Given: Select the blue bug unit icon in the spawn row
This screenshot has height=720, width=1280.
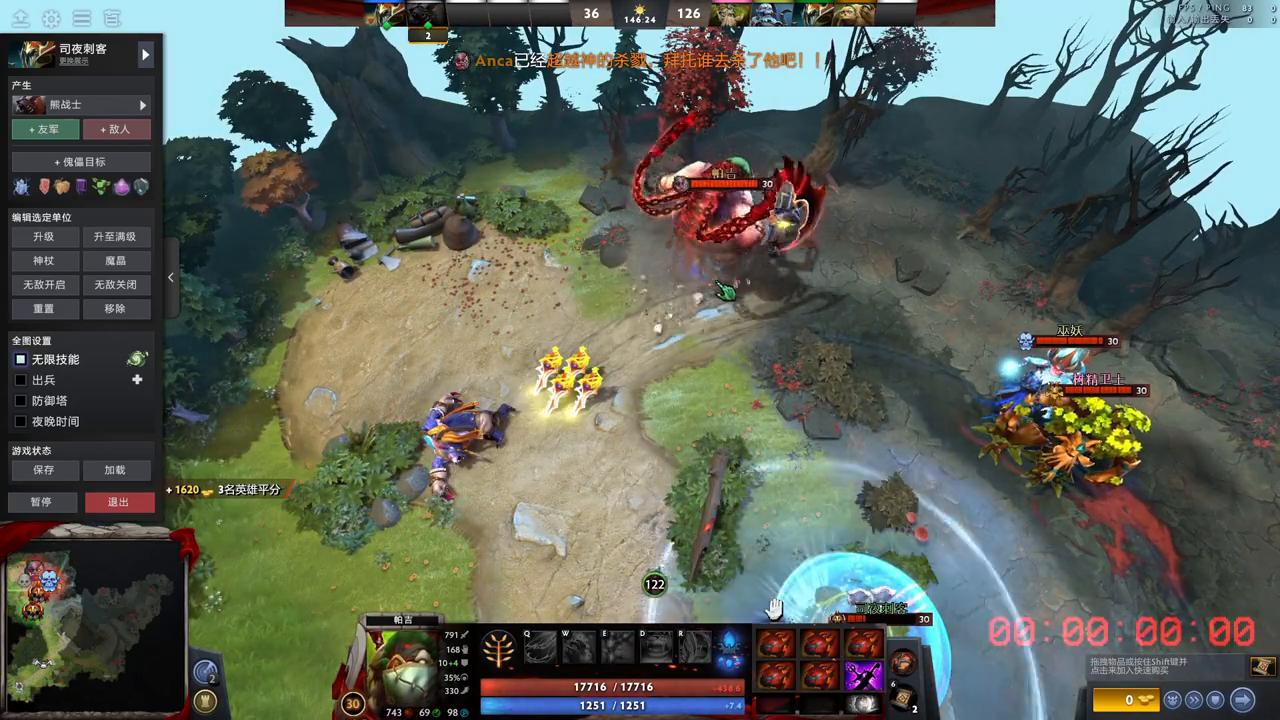Looking at the screenshot, I should 21,186.
